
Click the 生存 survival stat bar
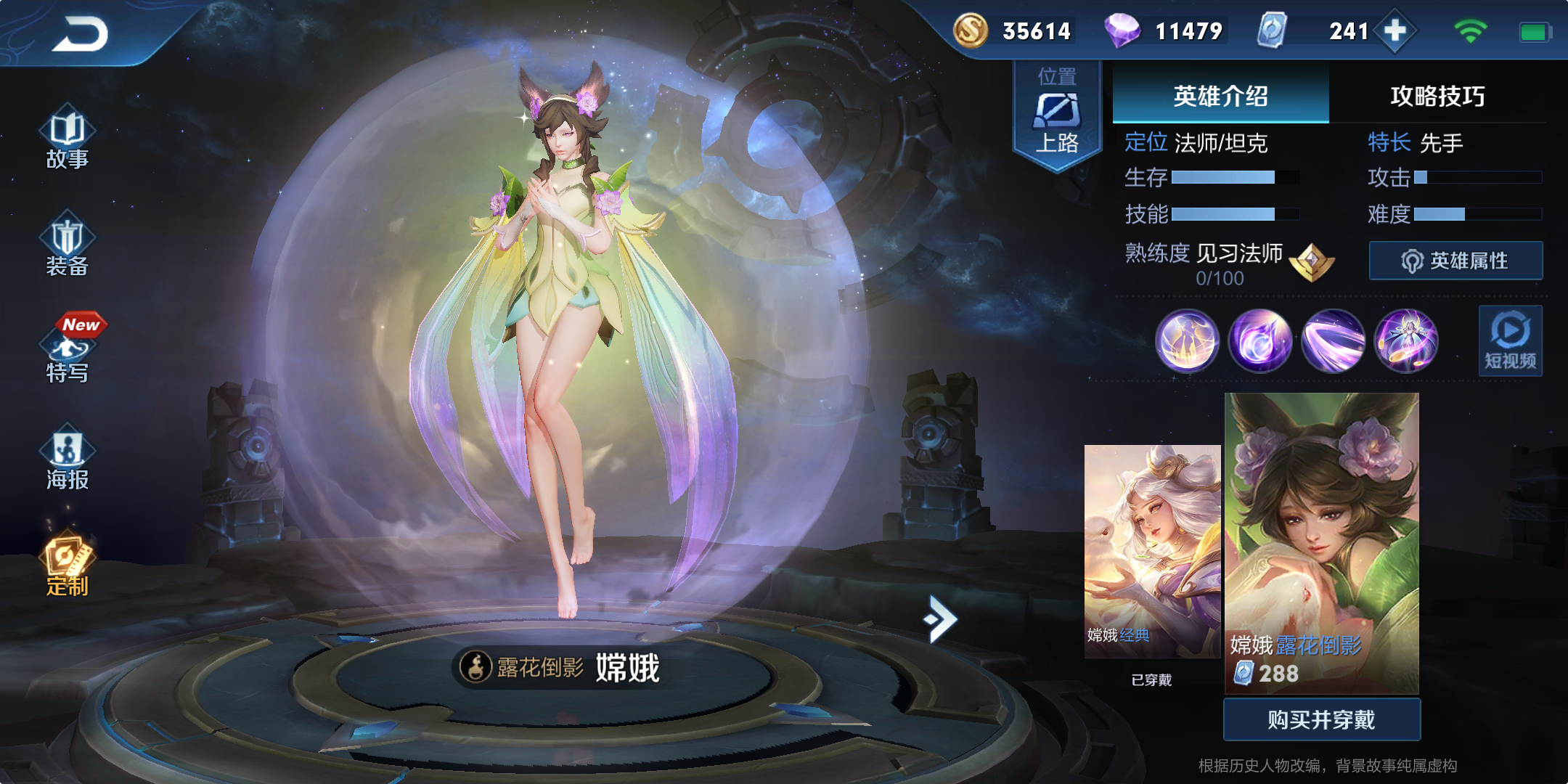[x=1227, y=176]
